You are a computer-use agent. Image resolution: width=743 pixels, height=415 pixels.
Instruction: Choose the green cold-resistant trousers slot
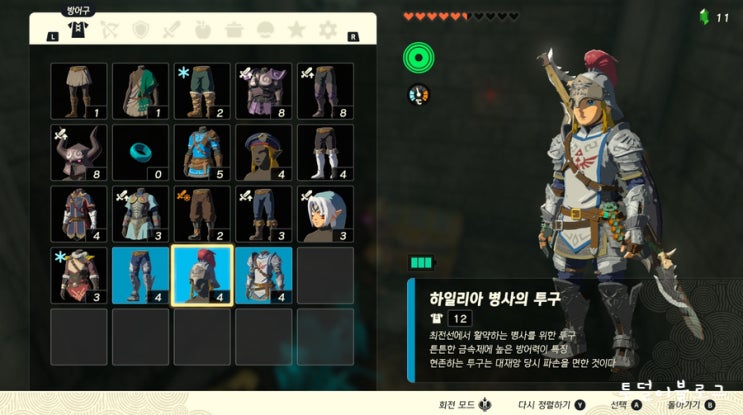(202, 92)
